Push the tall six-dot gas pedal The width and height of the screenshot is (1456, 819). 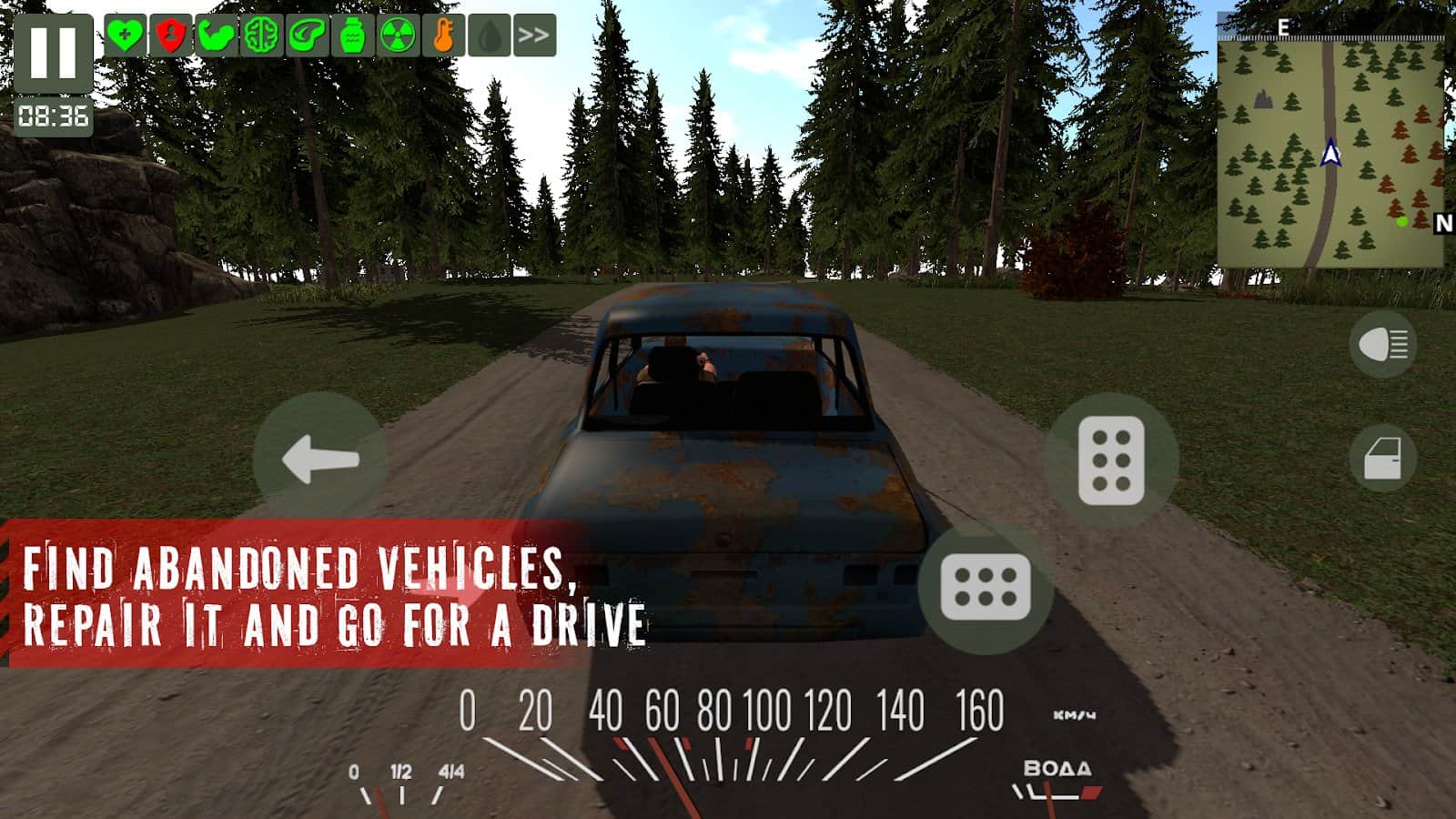click(1111, 460)
